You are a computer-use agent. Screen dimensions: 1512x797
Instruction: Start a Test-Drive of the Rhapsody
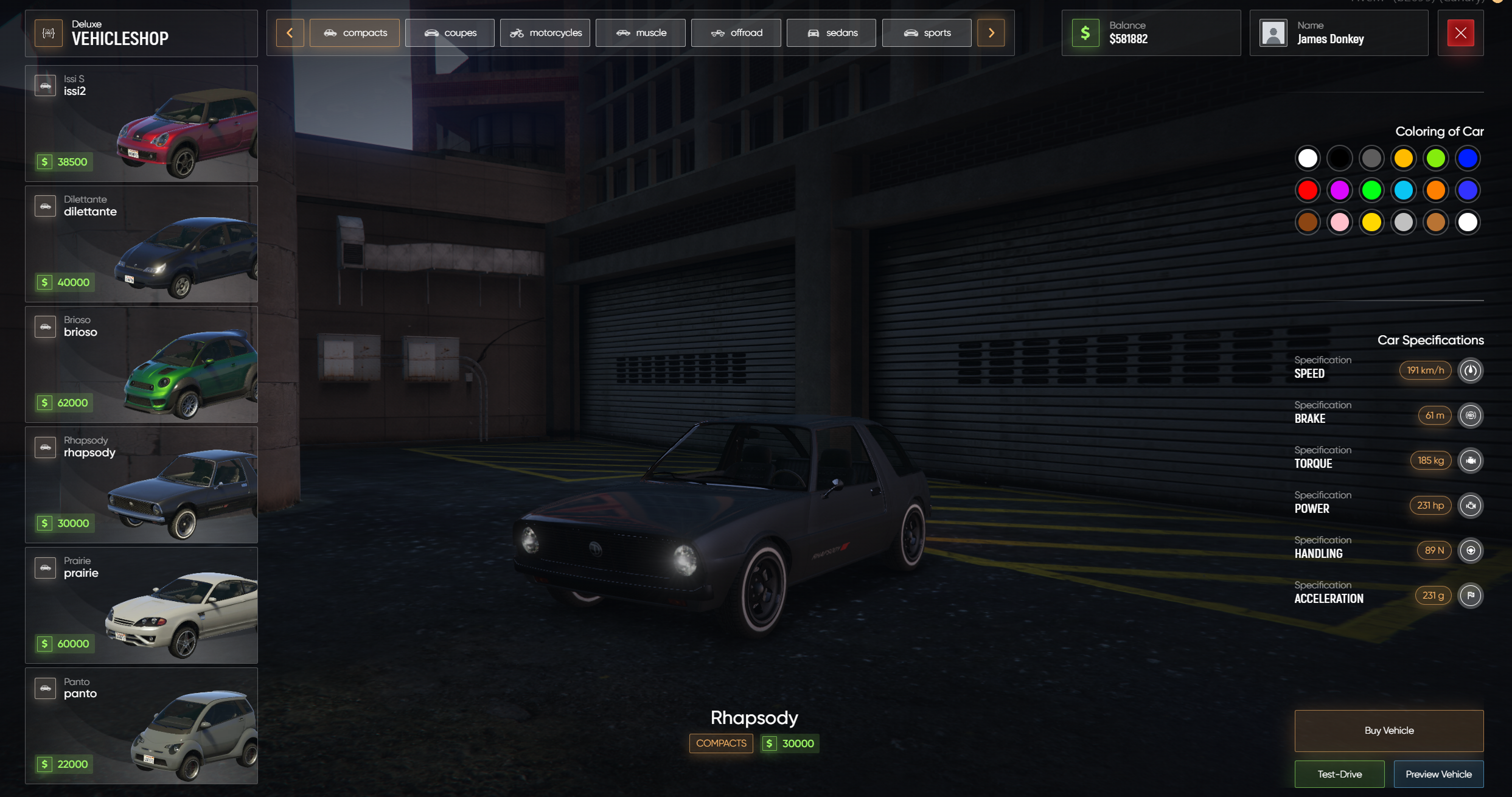tap(1340, 774)
